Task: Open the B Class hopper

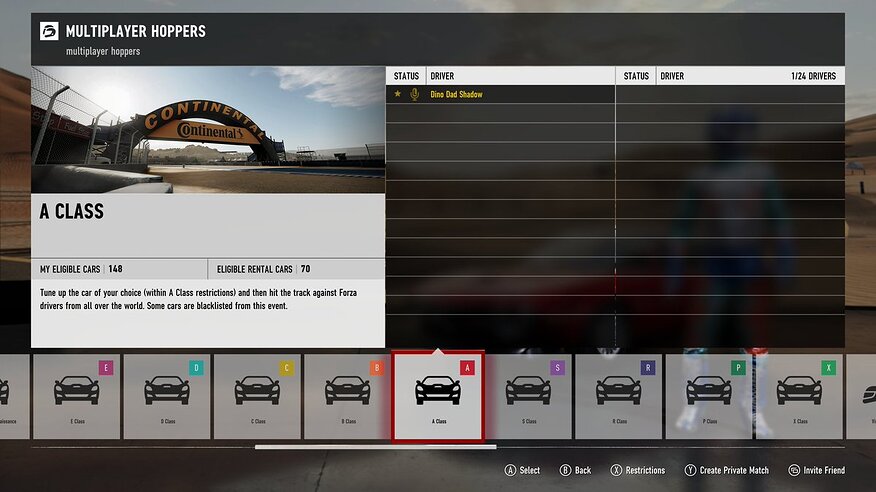Action: point(348,396)
